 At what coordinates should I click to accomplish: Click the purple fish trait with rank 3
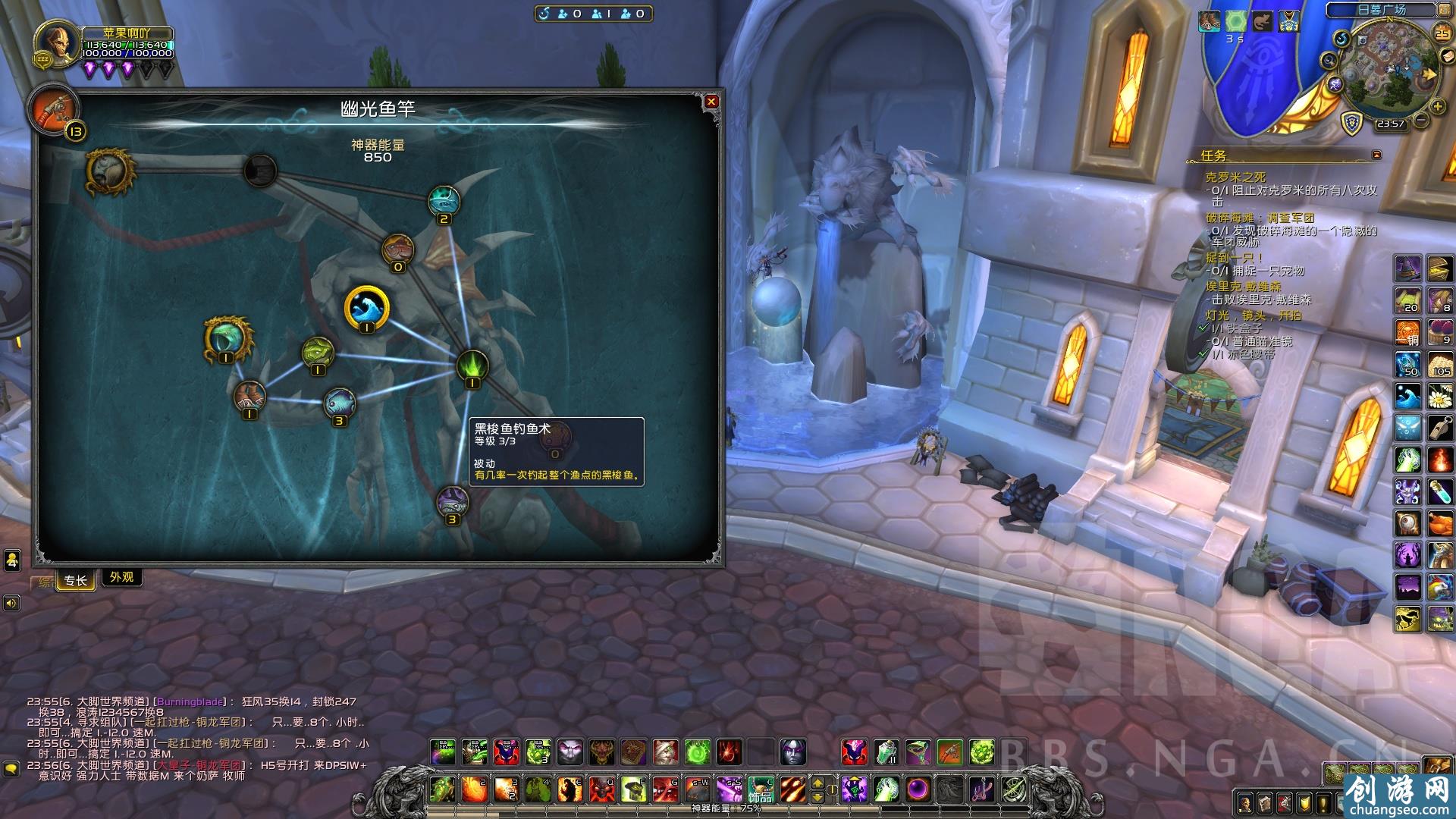[452, 501]
